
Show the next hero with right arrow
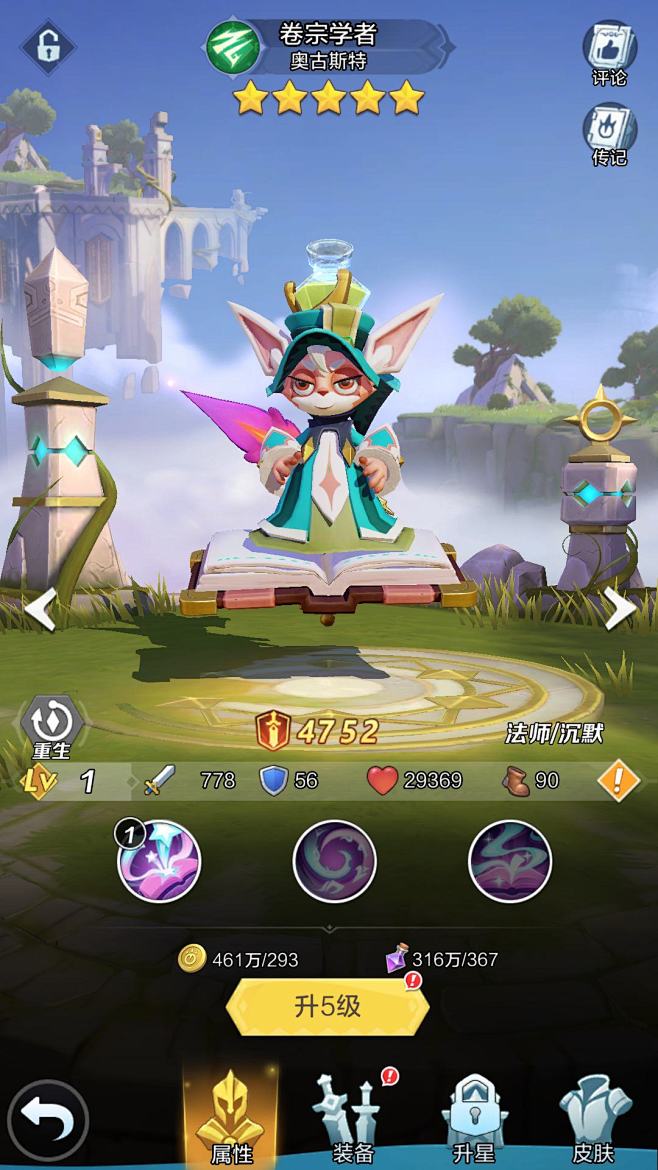point(619,609)
